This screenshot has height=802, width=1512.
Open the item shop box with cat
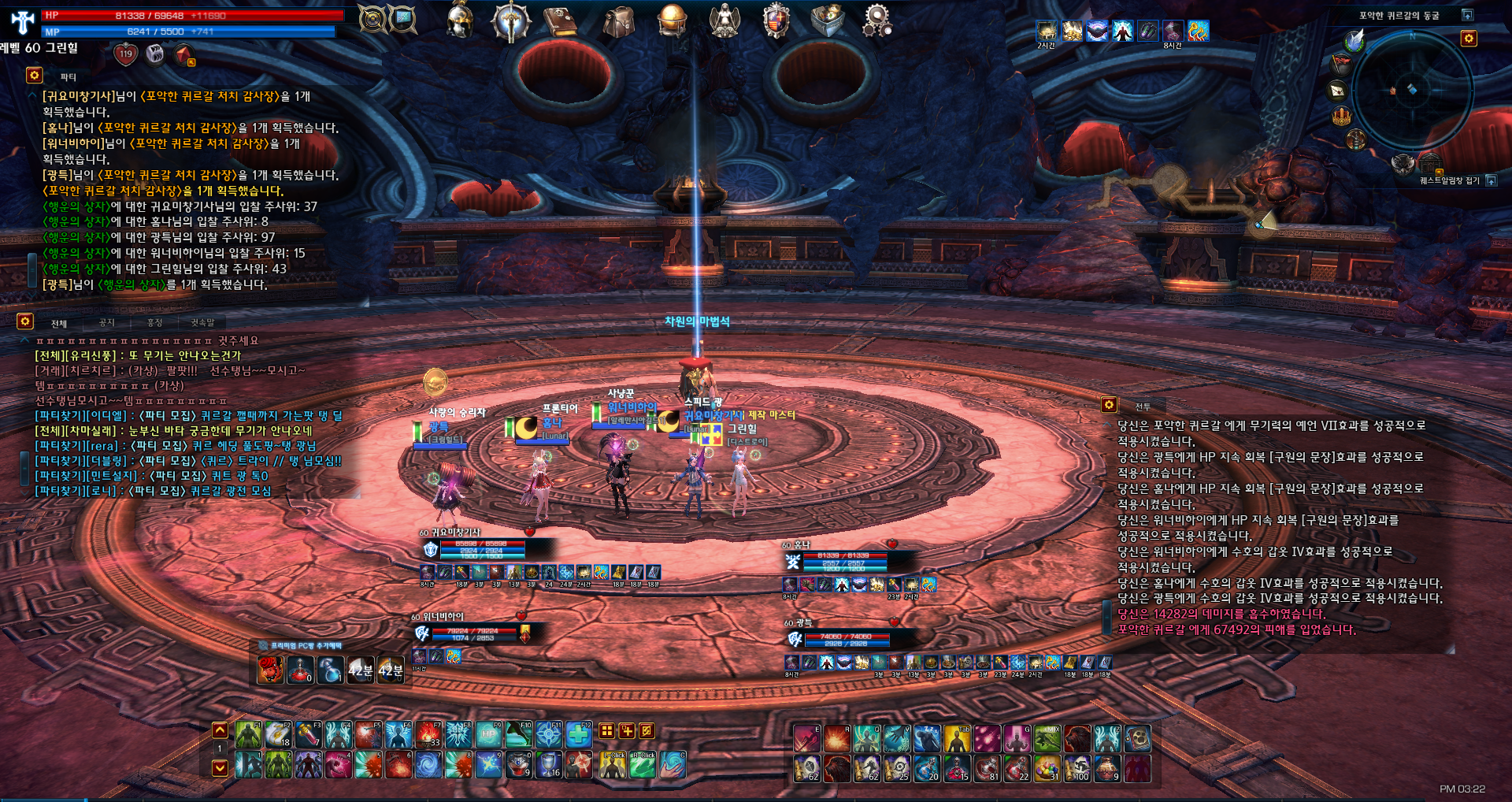tap(827, 20)
